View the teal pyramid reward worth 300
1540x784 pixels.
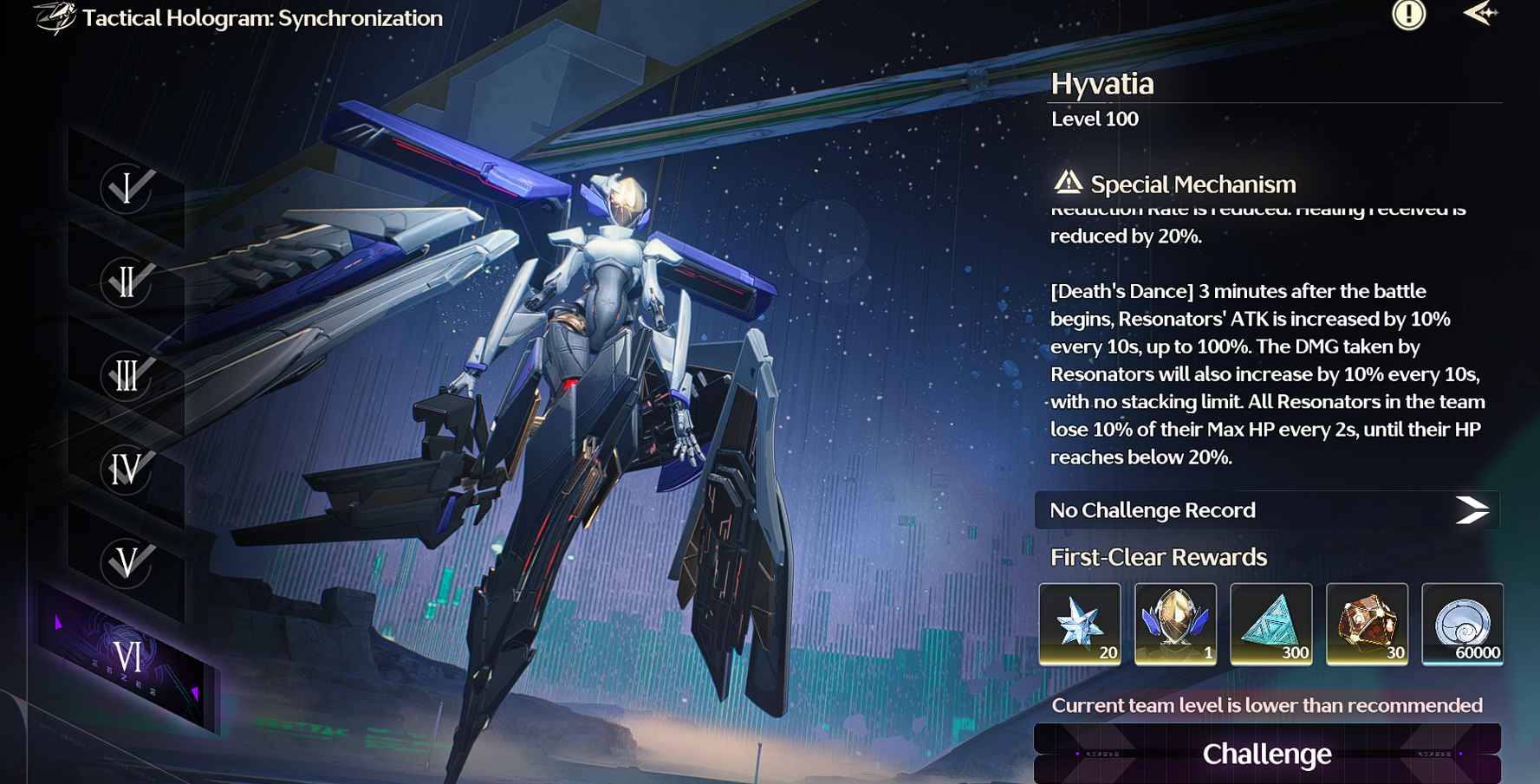1270,624
